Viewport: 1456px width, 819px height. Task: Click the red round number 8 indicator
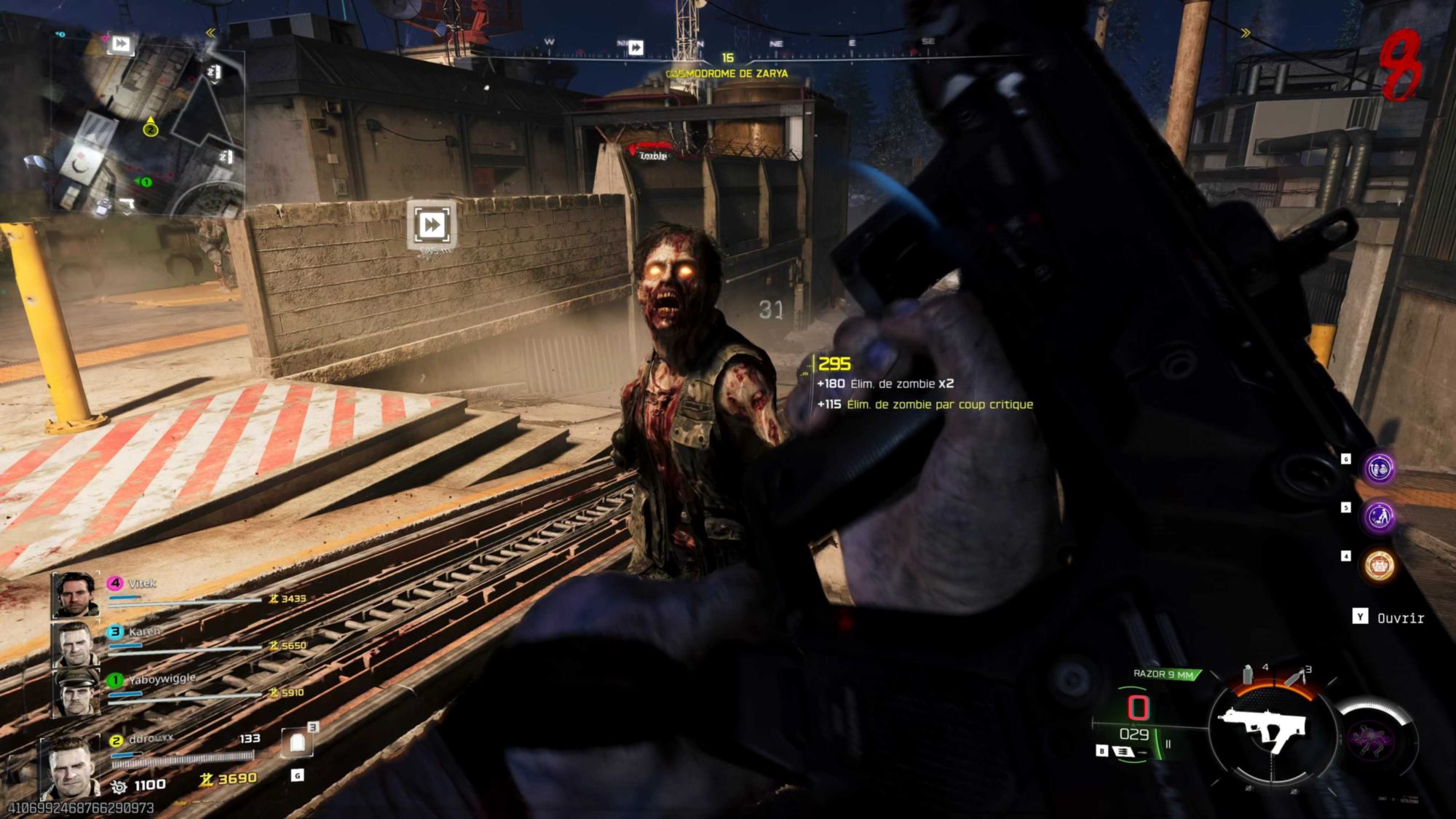tap(1401, 67)
